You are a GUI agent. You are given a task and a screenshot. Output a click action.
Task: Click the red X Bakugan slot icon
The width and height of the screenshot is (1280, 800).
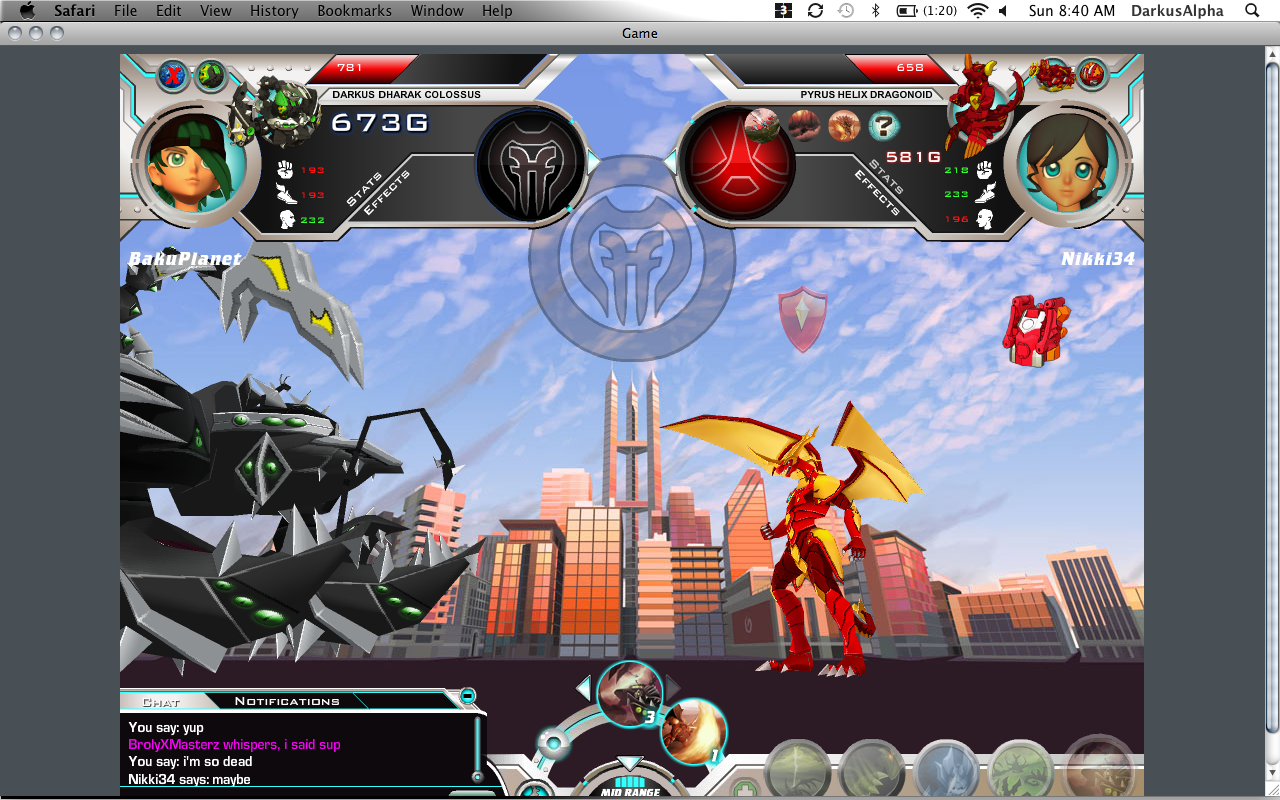click(x=174, y=76)
